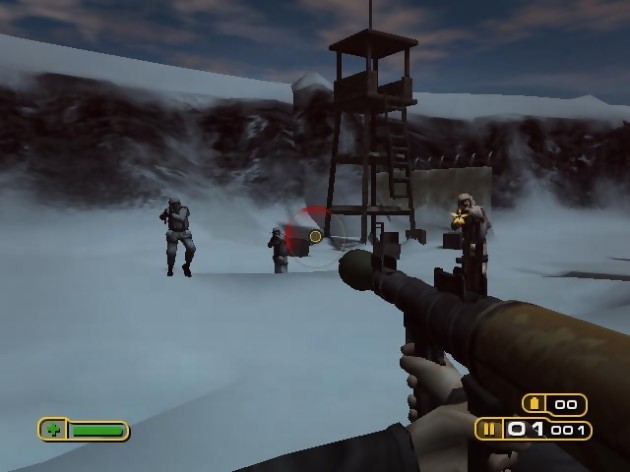Select the grenade icon above the ammo counter
This screenshot has height=472, width=630.
535,405
